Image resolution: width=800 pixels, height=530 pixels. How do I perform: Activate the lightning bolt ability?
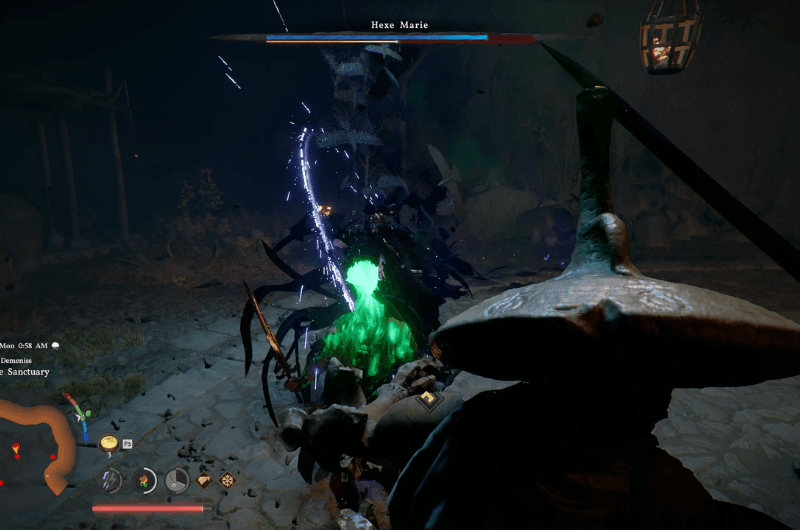click(110, 480)
